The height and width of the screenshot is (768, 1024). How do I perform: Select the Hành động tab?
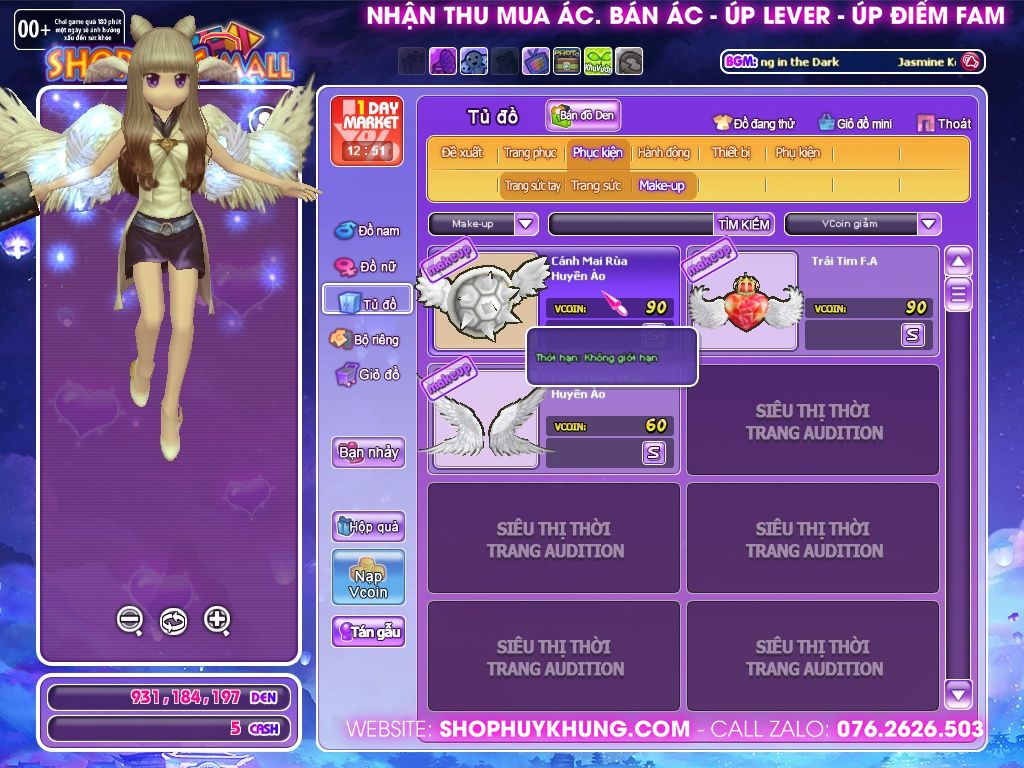[663, 153]
